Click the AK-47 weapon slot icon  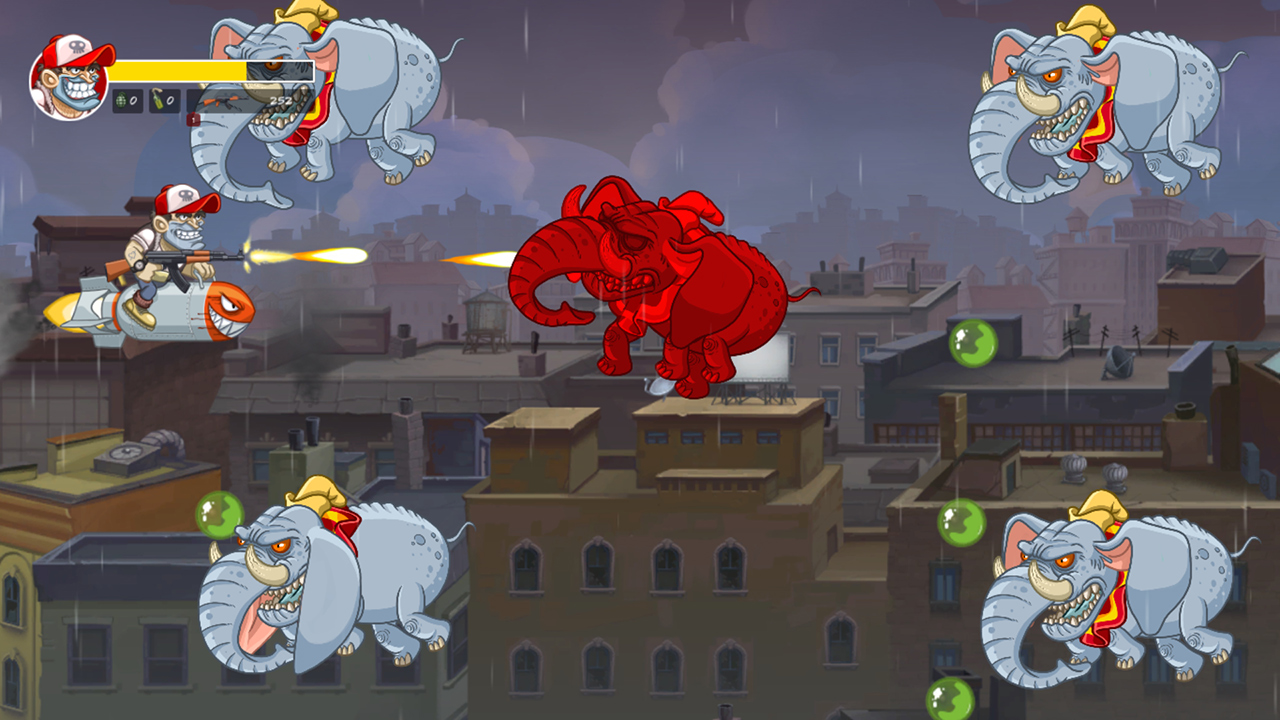point(223,102)
